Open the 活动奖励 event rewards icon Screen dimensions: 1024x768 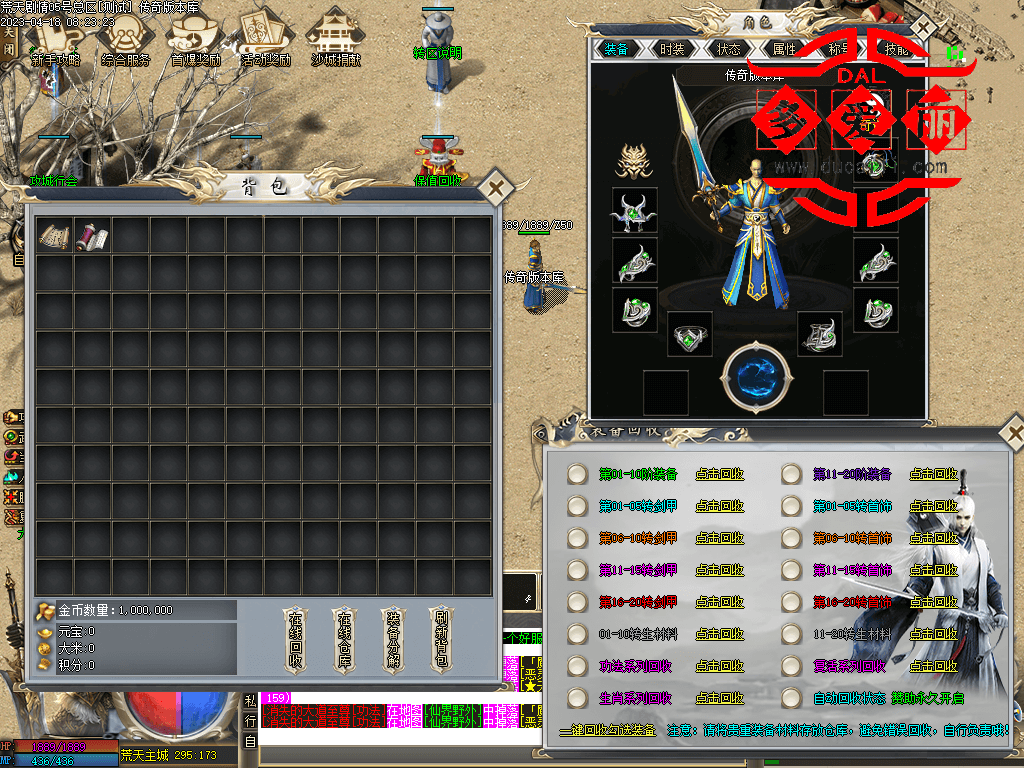pos(265,38)
